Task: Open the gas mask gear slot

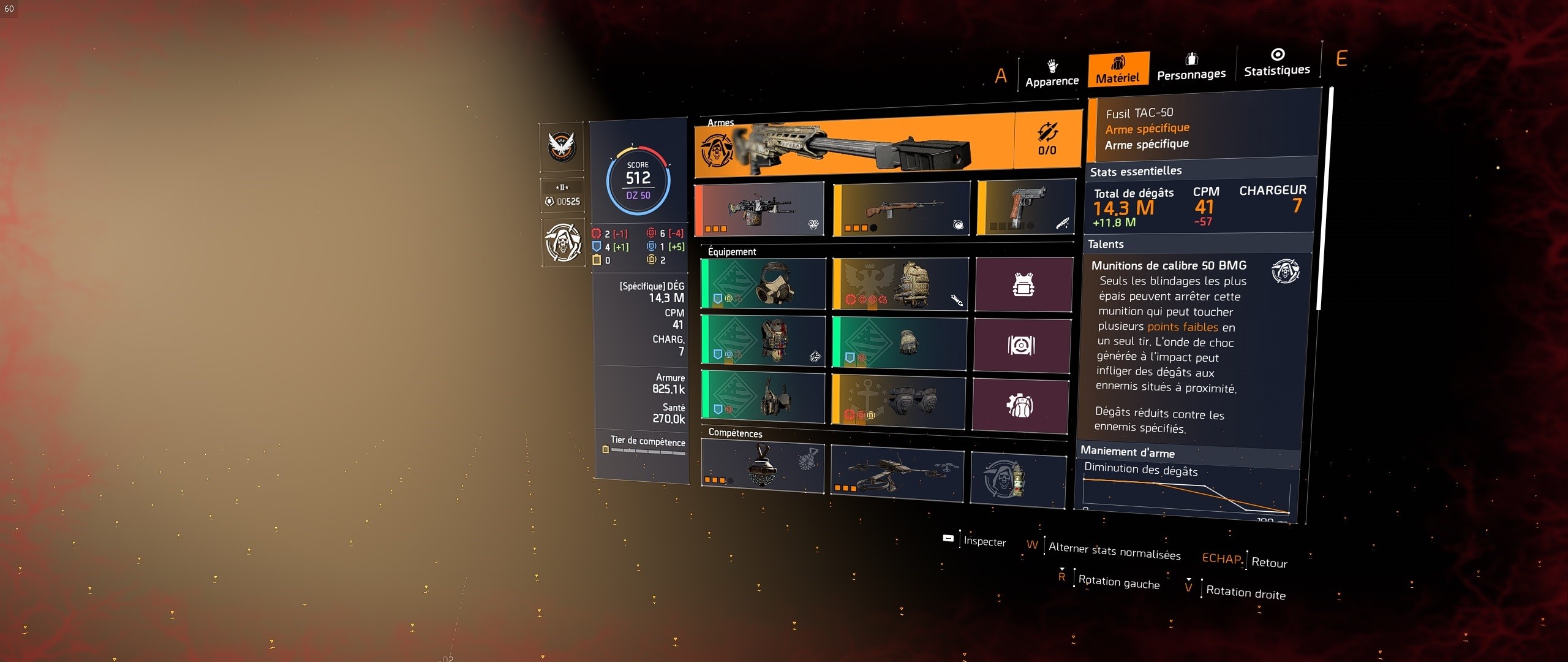Action: (764, 284)
